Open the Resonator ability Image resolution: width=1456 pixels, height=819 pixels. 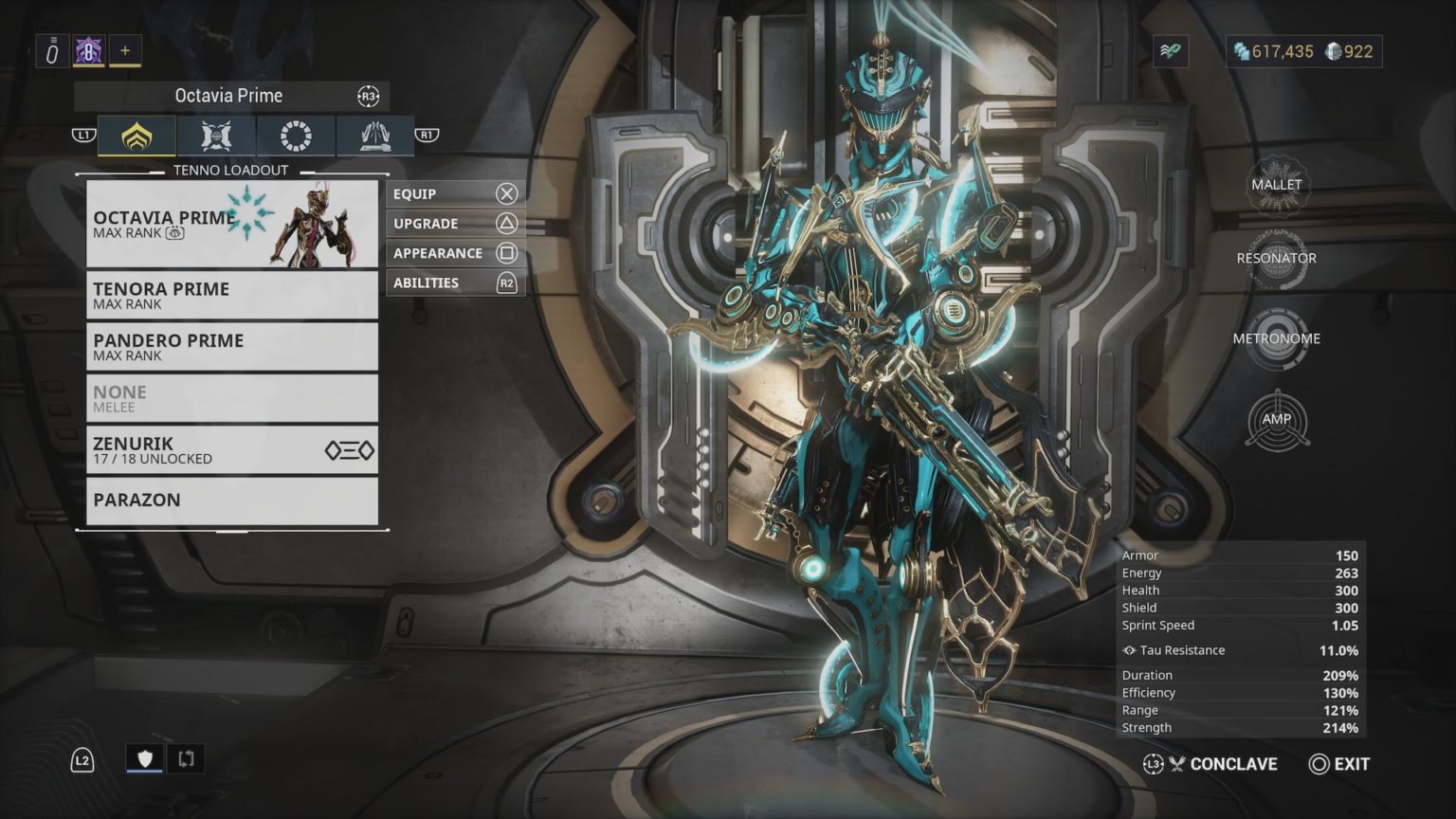1278,258
